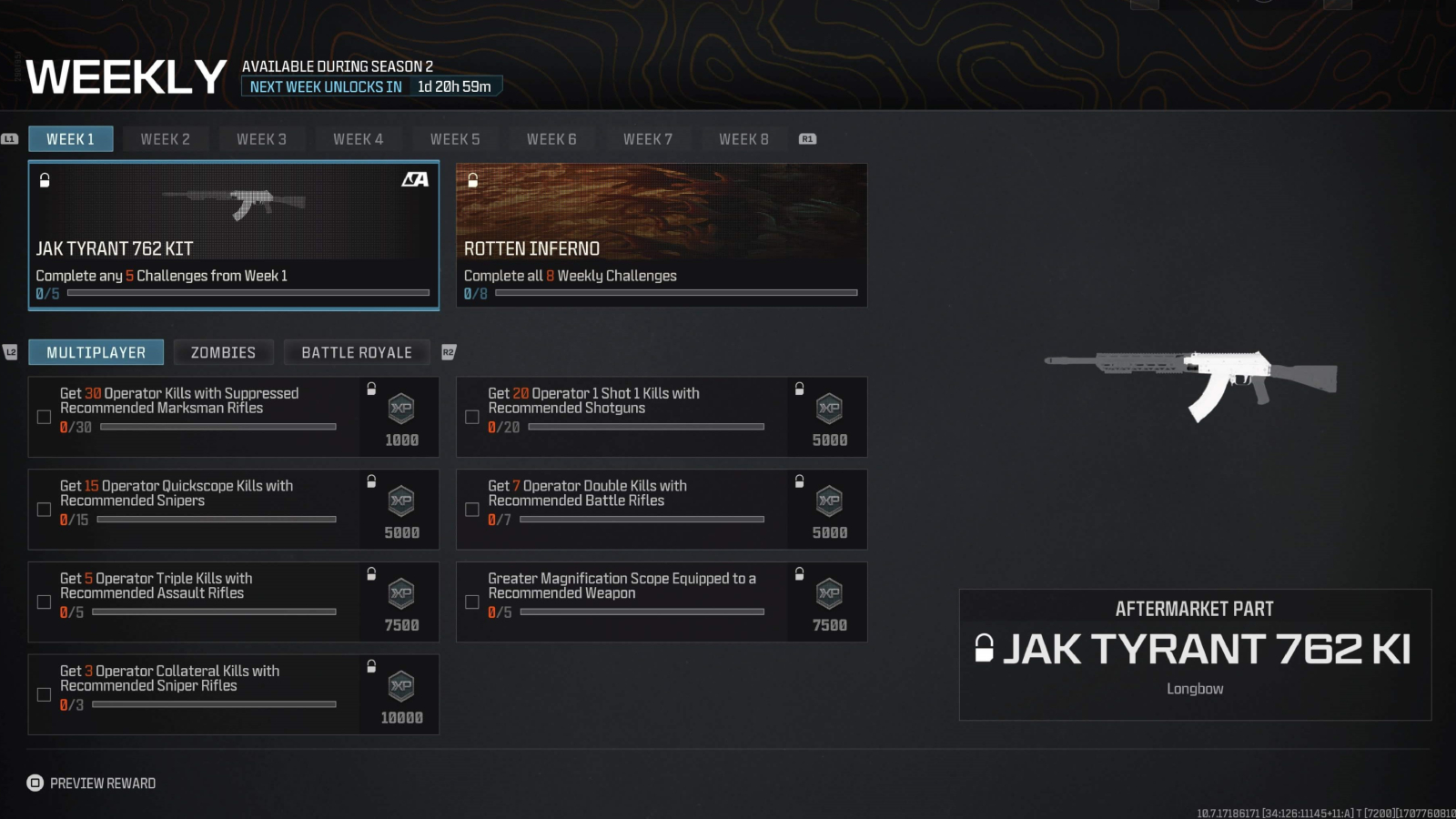The height and width of the screenshot is (819, 1456).
Task: Check the 1 Shot 1 Kills shotgun challenge box
Action: pyautogui.click(x=472, y=416)
